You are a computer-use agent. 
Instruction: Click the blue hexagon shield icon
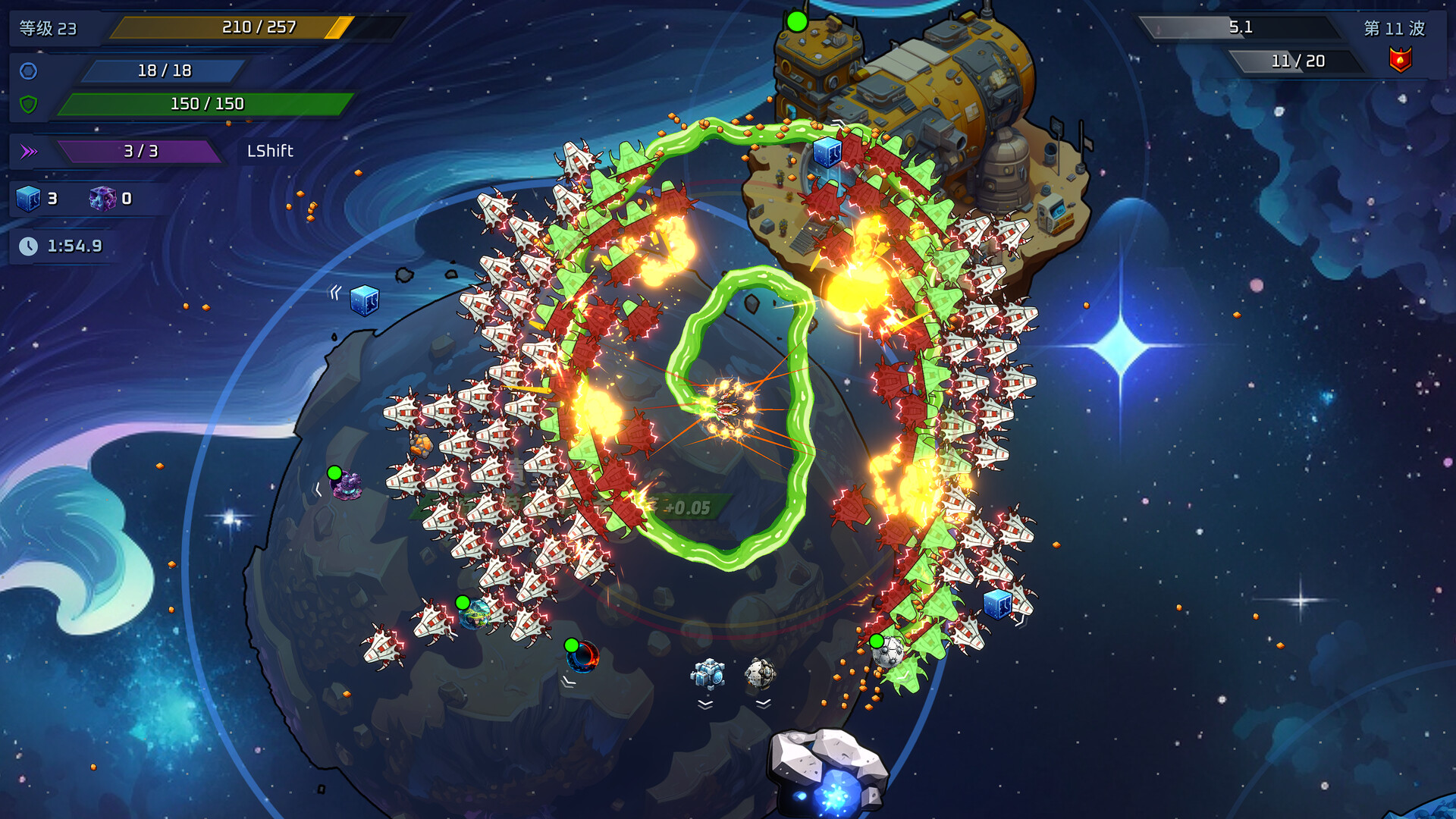tap(28, 71)
